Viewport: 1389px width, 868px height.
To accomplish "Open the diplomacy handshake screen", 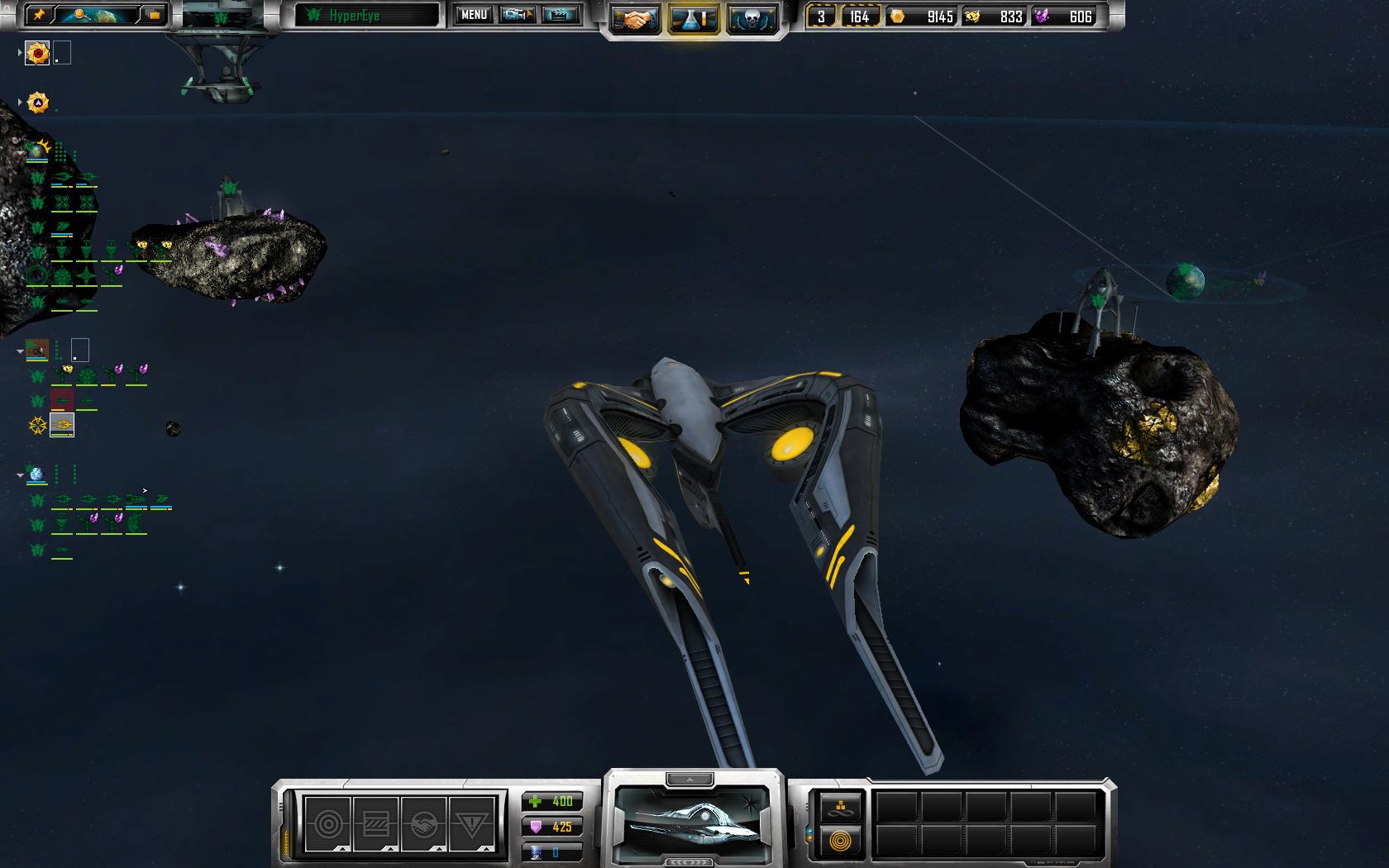I will pos(635,20).
